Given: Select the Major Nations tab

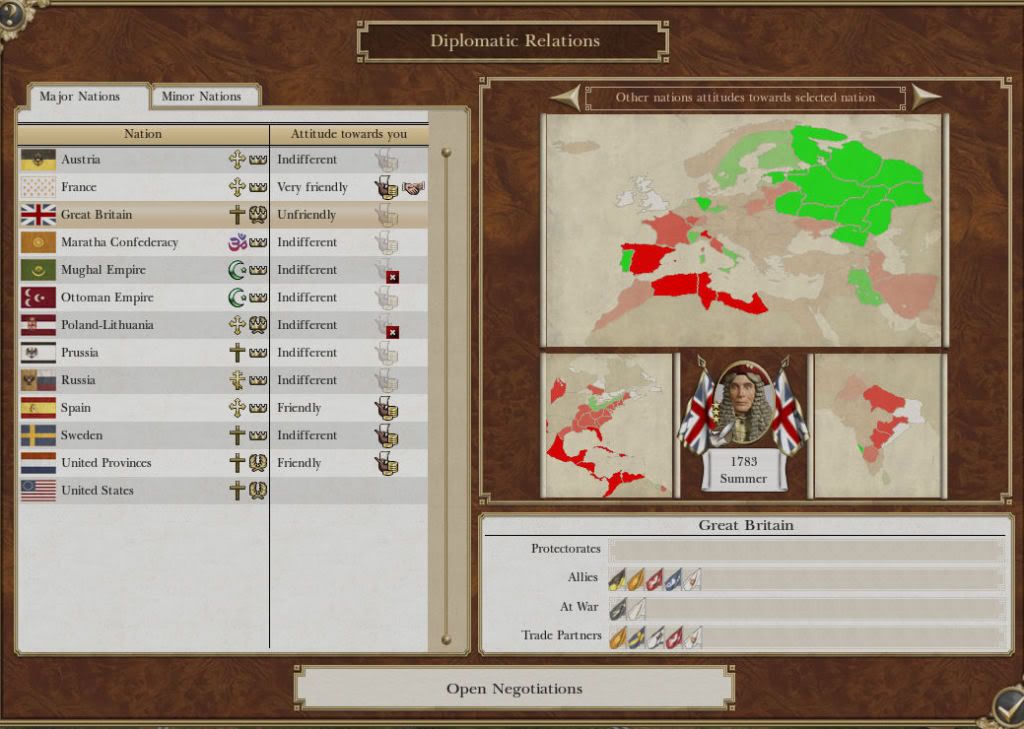Looking at the screenshot, I should click(x=80, y=97).
